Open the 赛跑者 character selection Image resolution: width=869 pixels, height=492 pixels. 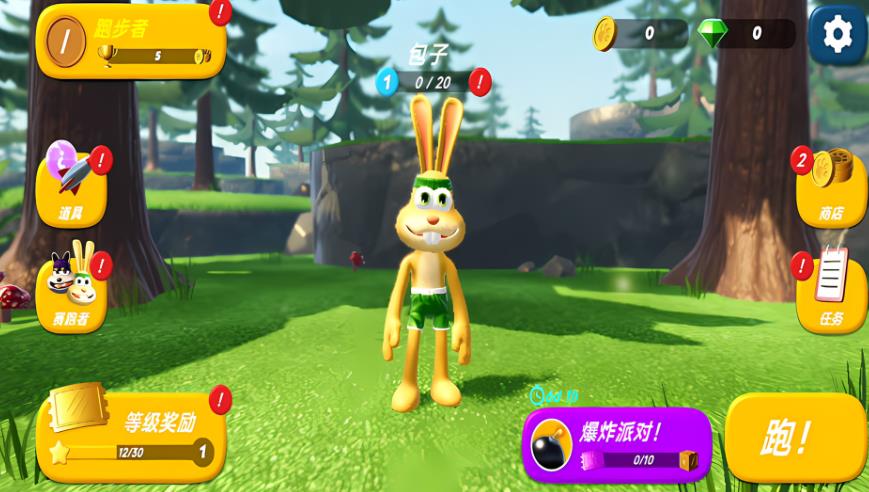pos(71,291)
